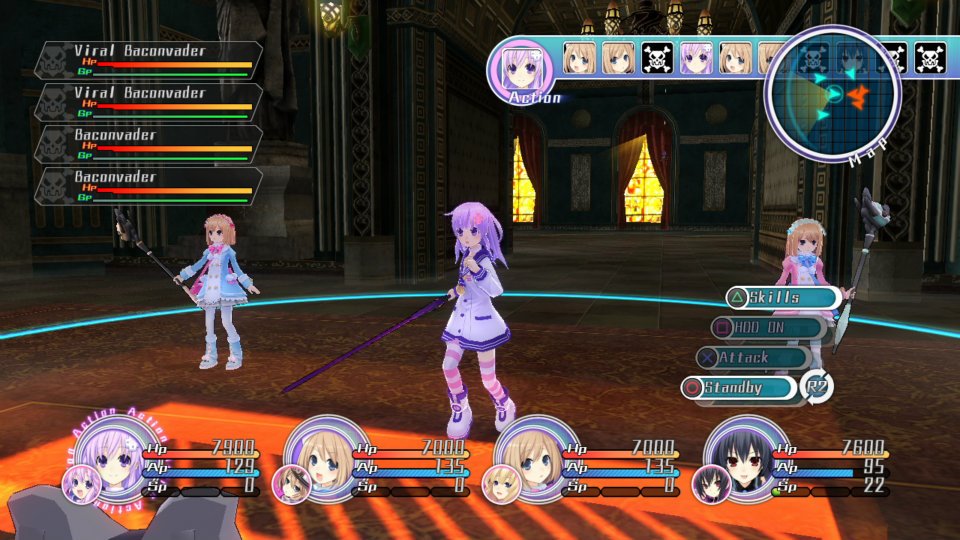
Task: Open the Skills command
Action: click(x=783, y=297)
